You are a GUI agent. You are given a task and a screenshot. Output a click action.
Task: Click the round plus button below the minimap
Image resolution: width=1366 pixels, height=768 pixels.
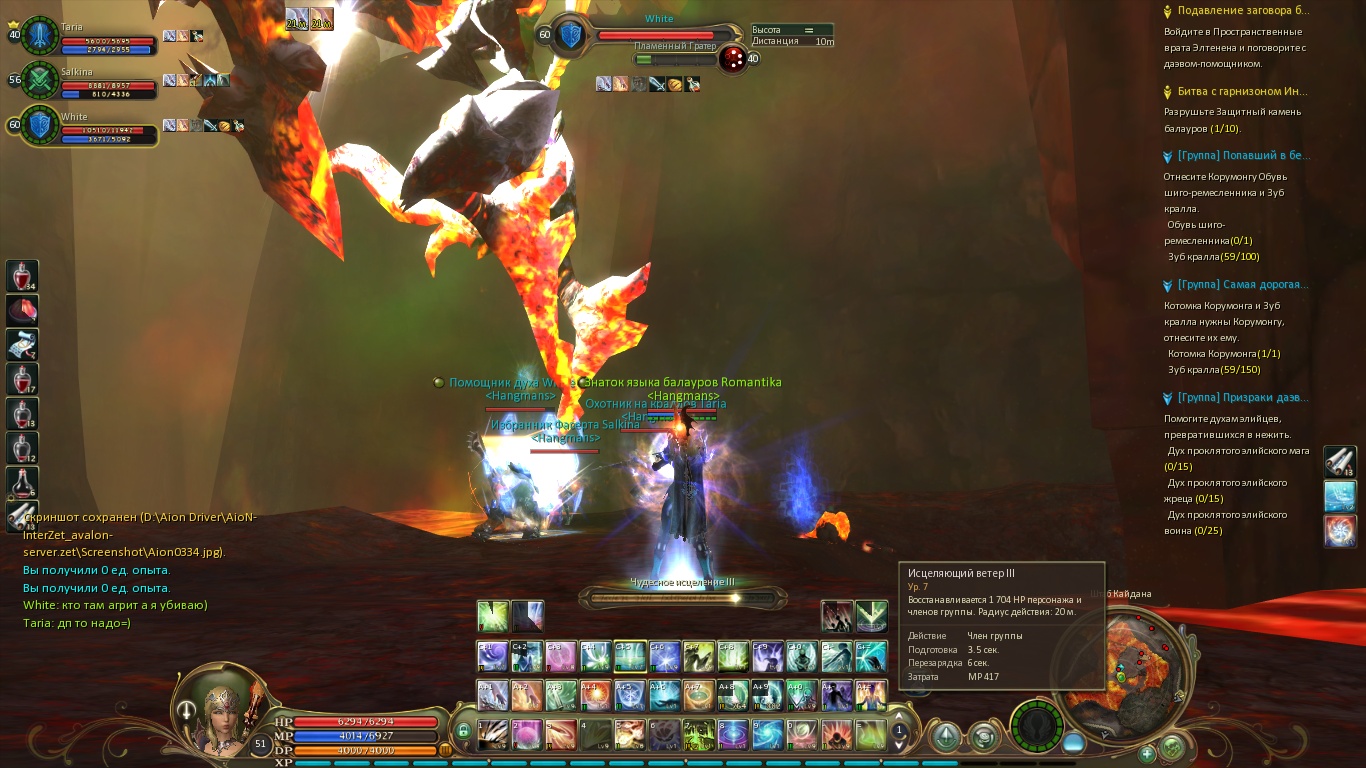click(x=1147, y=753)
